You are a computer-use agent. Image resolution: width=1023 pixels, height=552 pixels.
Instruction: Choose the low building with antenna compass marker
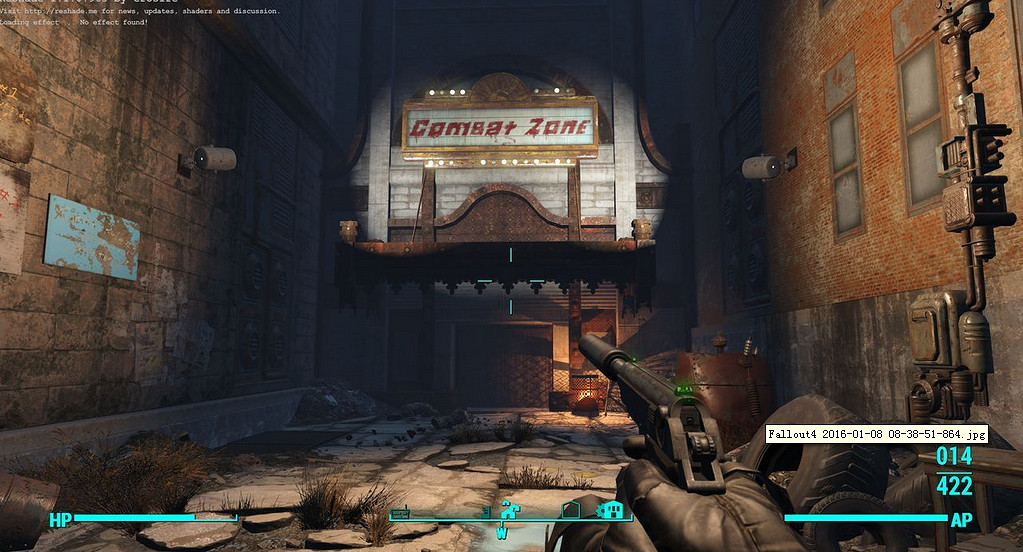tap(401, 513)
